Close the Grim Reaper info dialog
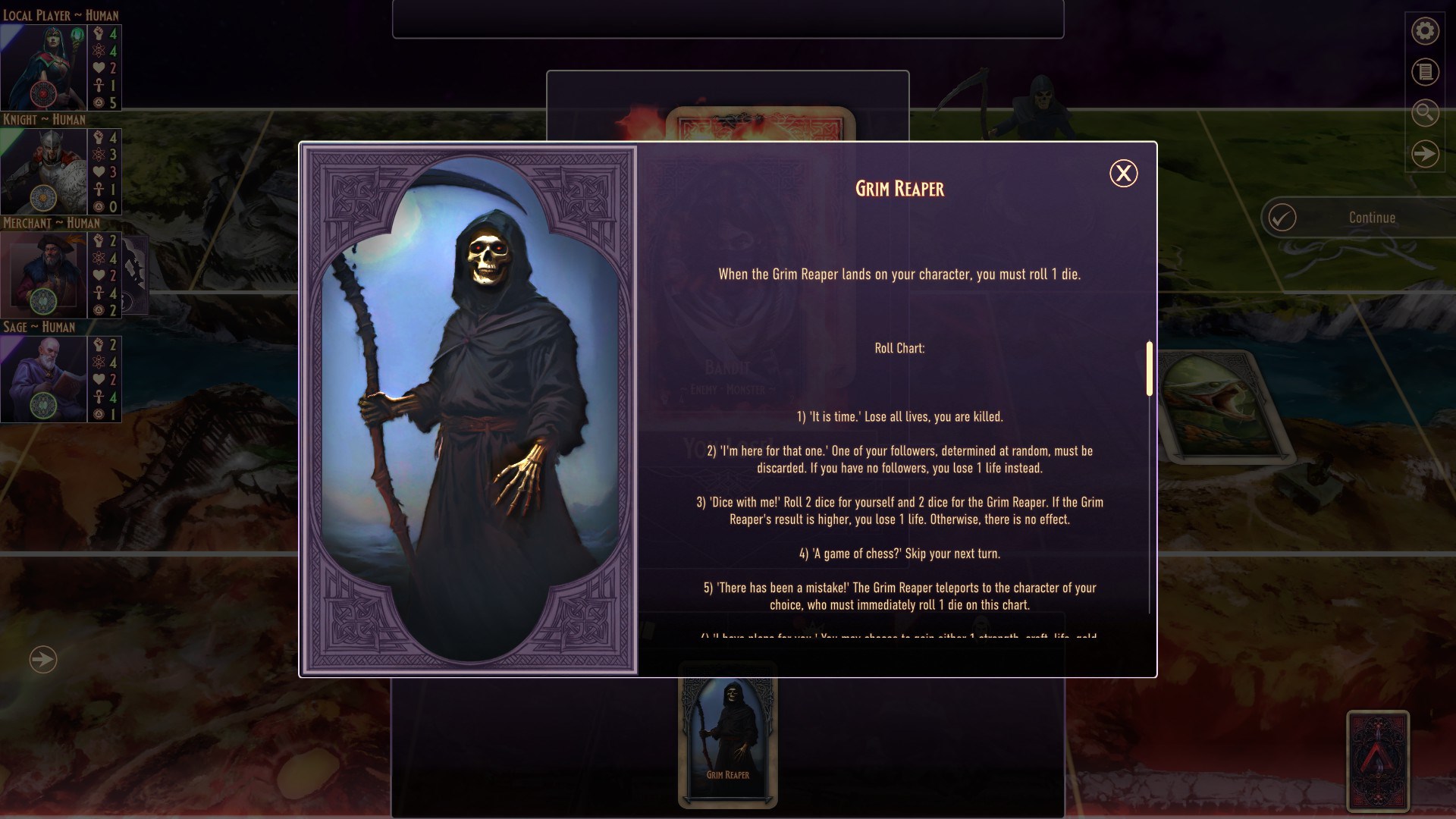Image resolution: width=1456 pixels, height=819 pixels. point(1123,173)
